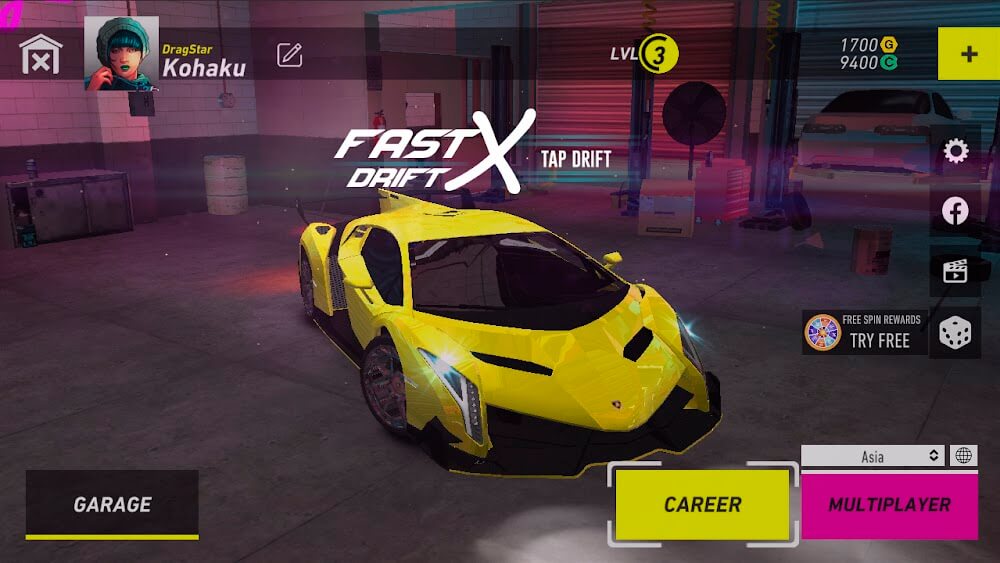Viewport: 1000px width, 563px height.
Task: Try the free spin rewards wheel
Action: click(x=865, y=332)
